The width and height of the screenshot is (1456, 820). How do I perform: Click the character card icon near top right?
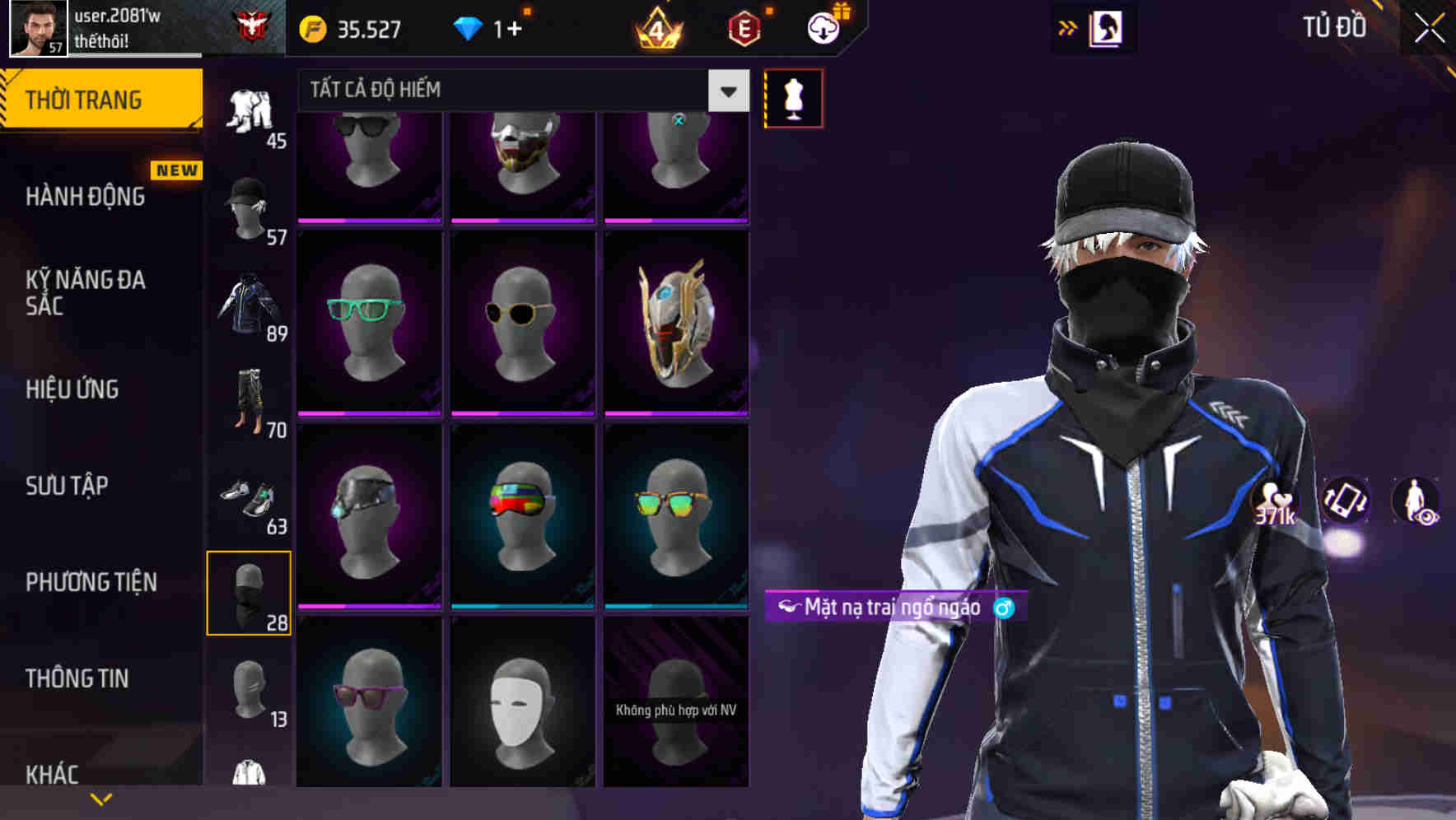pyautogui.click(x=1108, y=27)
